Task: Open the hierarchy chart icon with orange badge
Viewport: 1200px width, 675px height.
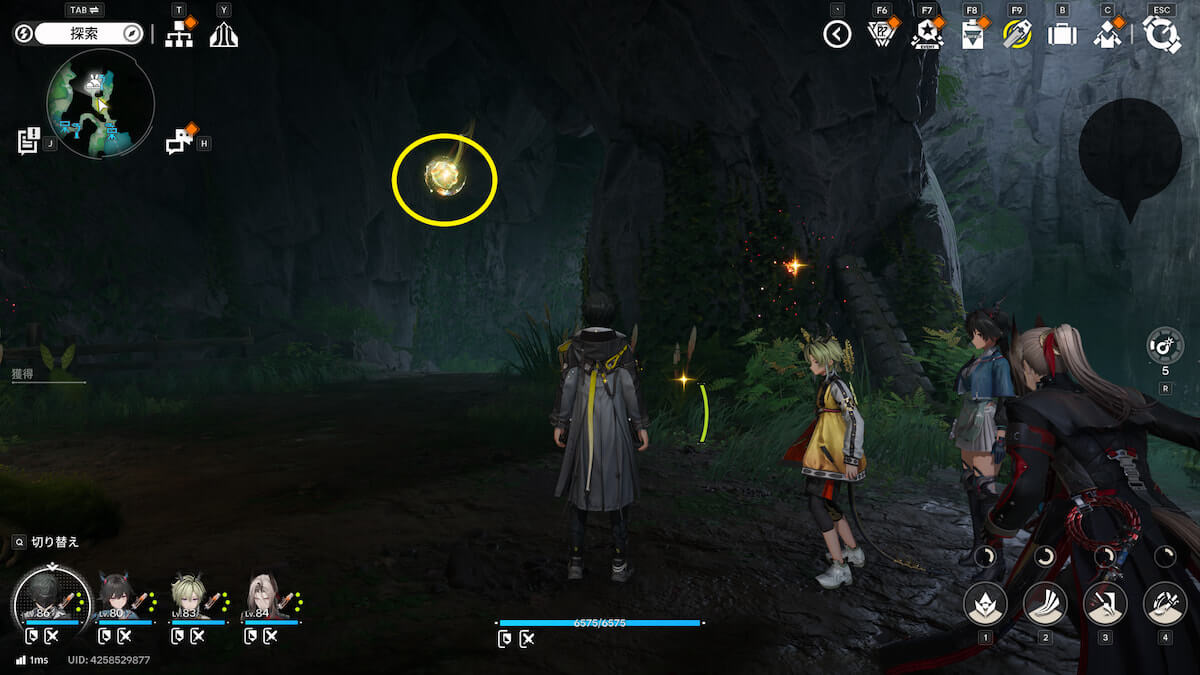Action: 179,35
